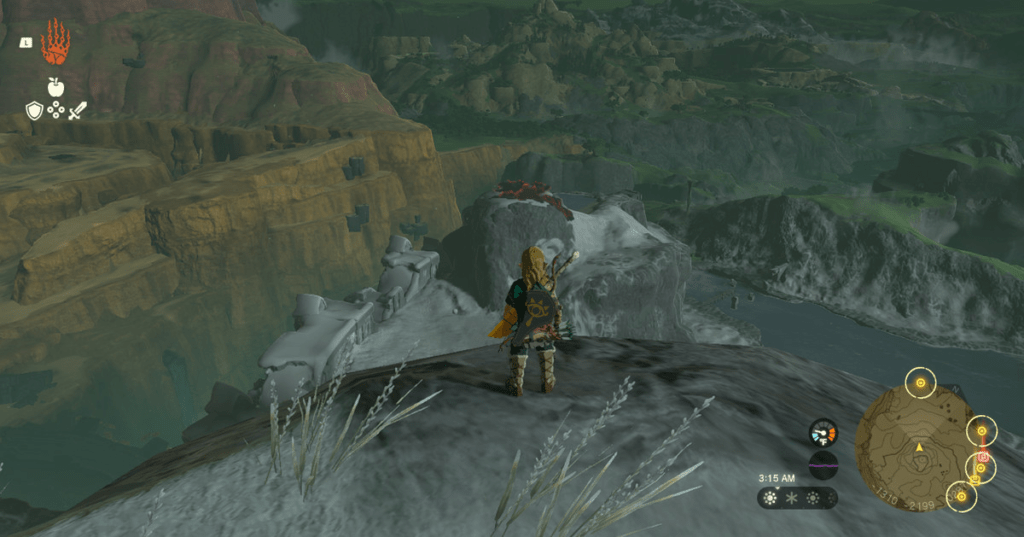
Task: Open the weather forecast strip
Action: tap(796, 497)
